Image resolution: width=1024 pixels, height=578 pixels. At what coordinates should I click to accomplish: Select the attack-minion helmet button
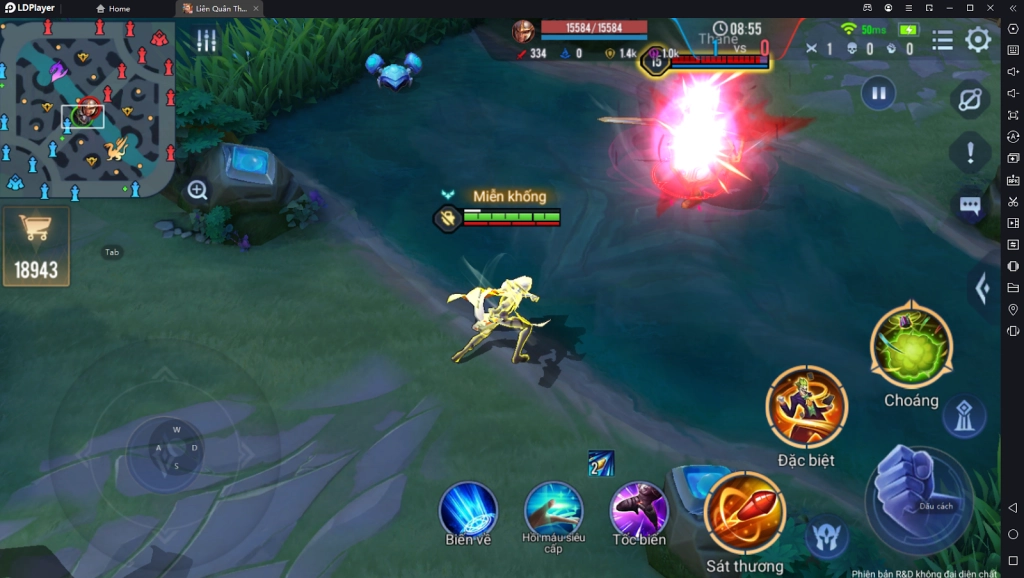click(x=828, y=536)
